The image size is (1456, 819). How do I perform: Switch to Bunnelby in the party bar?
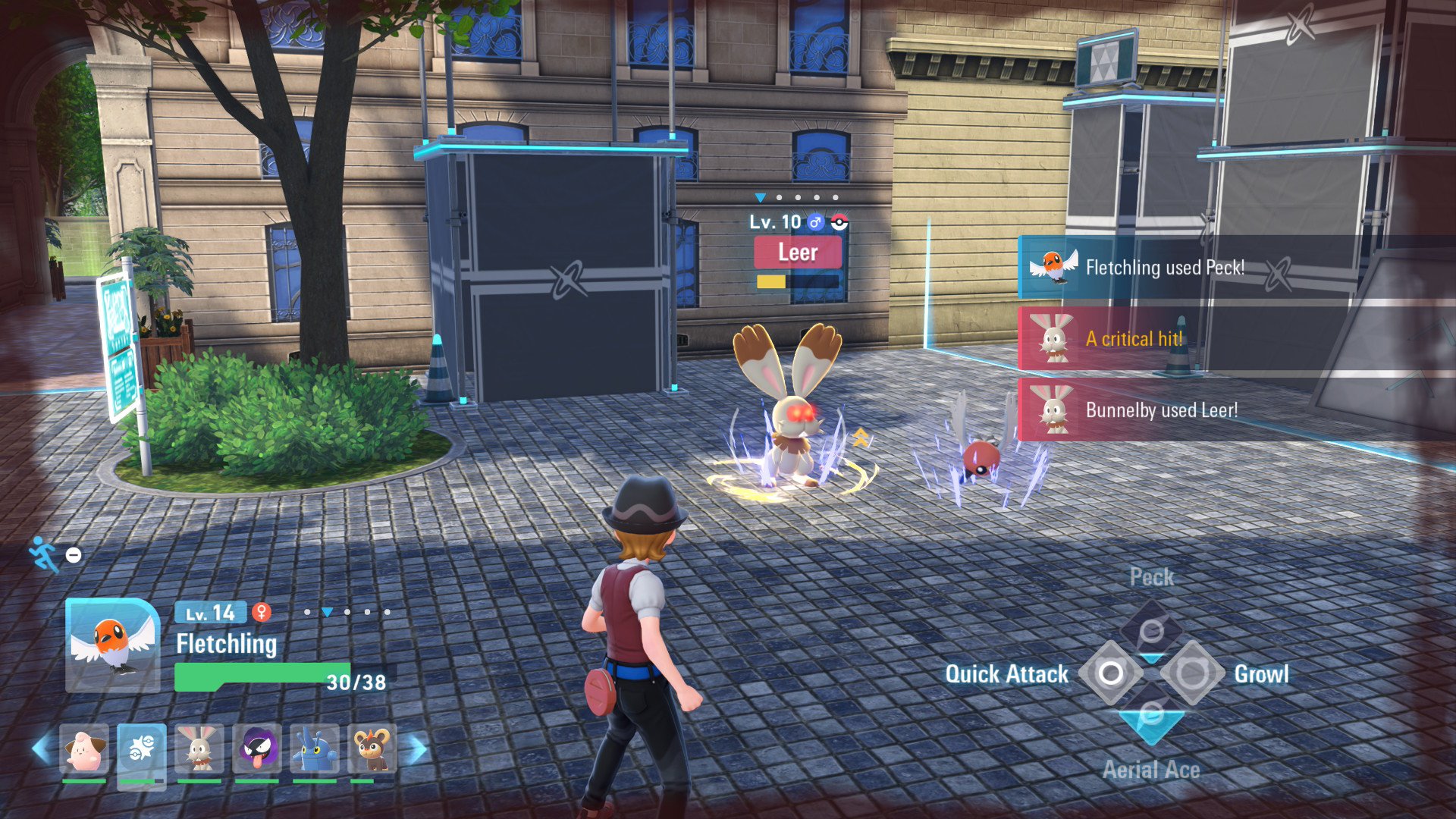199,748
